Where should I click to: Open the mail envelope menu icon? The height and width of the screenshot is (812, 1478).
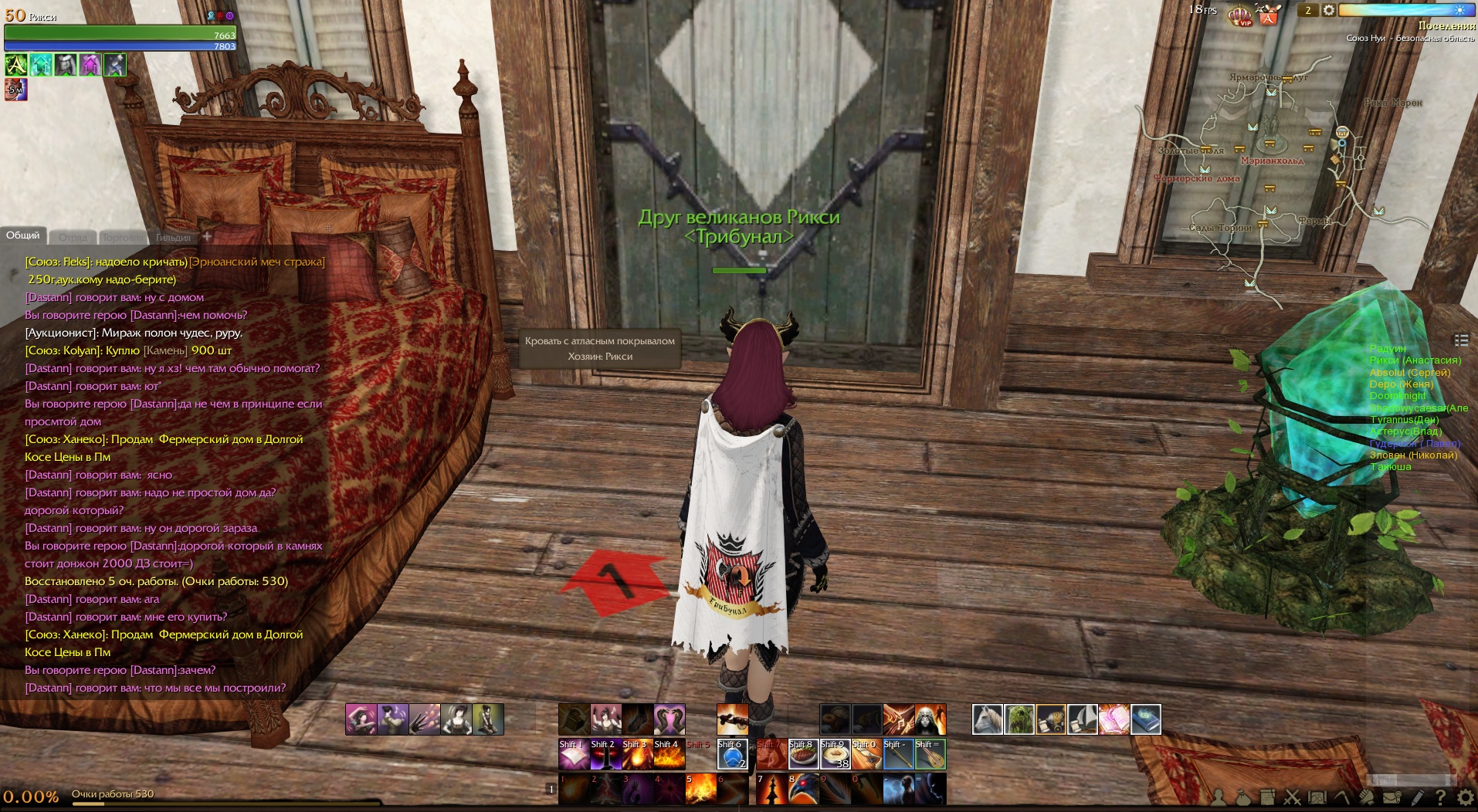tap(1392, 797)
